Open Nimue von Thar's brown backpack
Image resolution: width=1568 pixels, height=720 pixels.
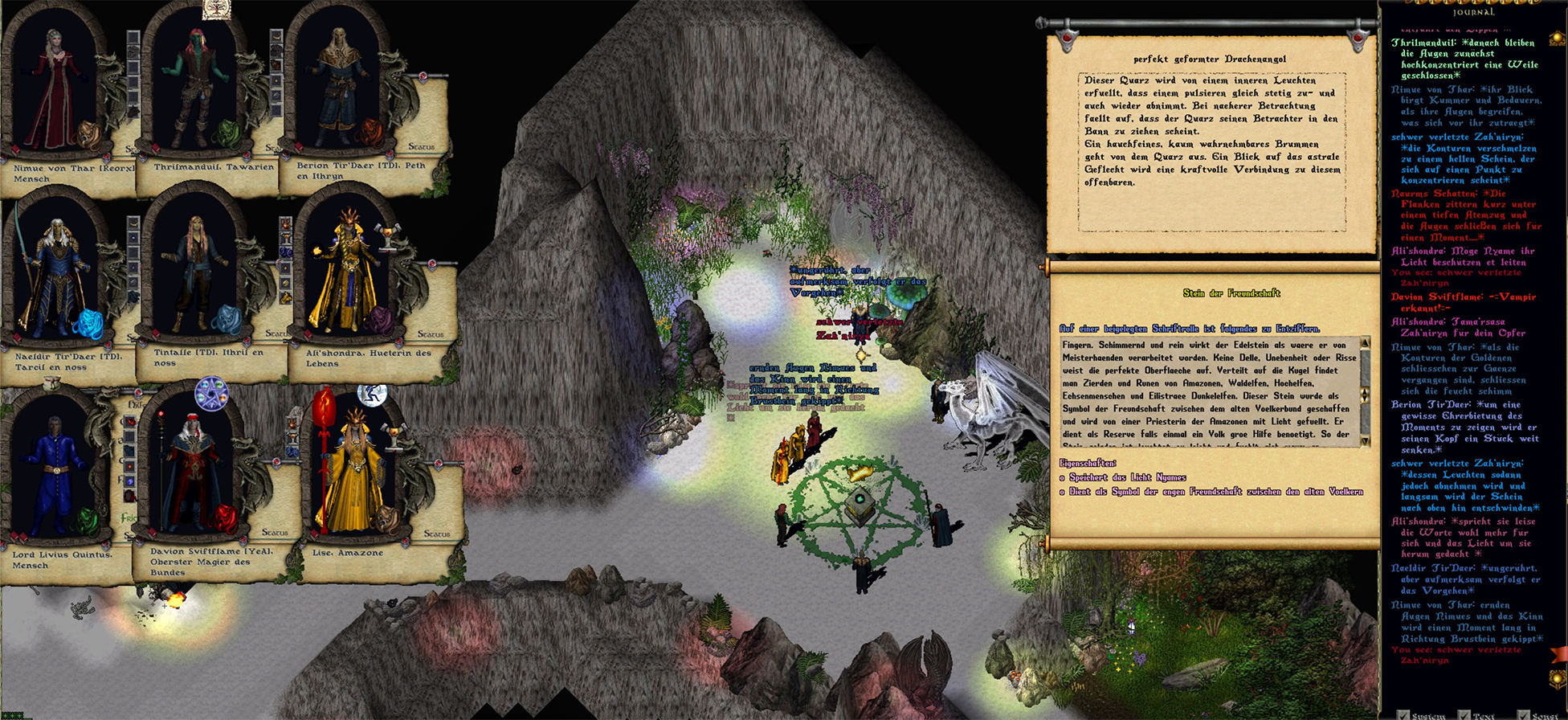[x=88, y=135]
